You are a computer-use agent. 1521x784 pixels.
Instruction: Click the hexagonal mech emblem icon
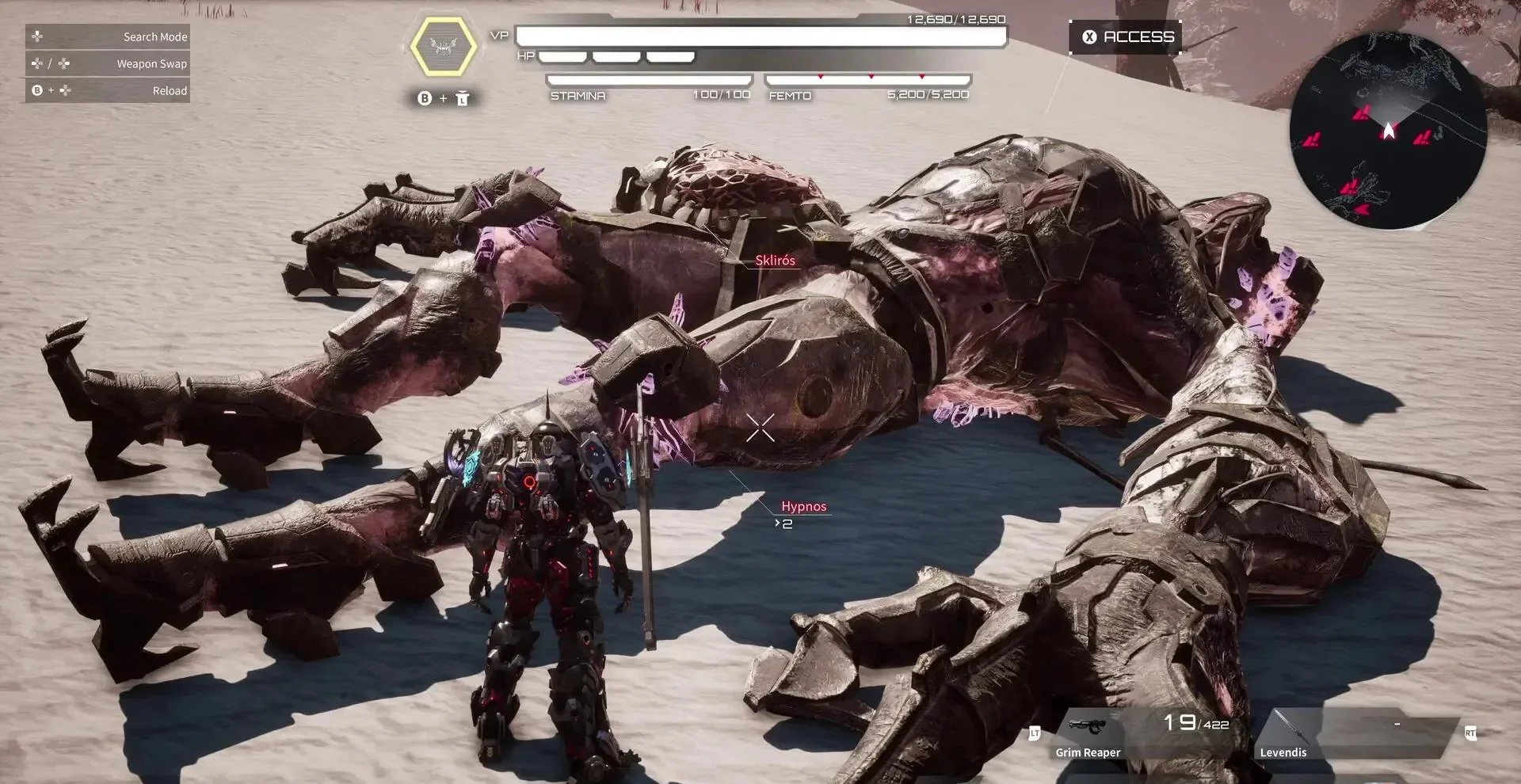coord(444,47)
